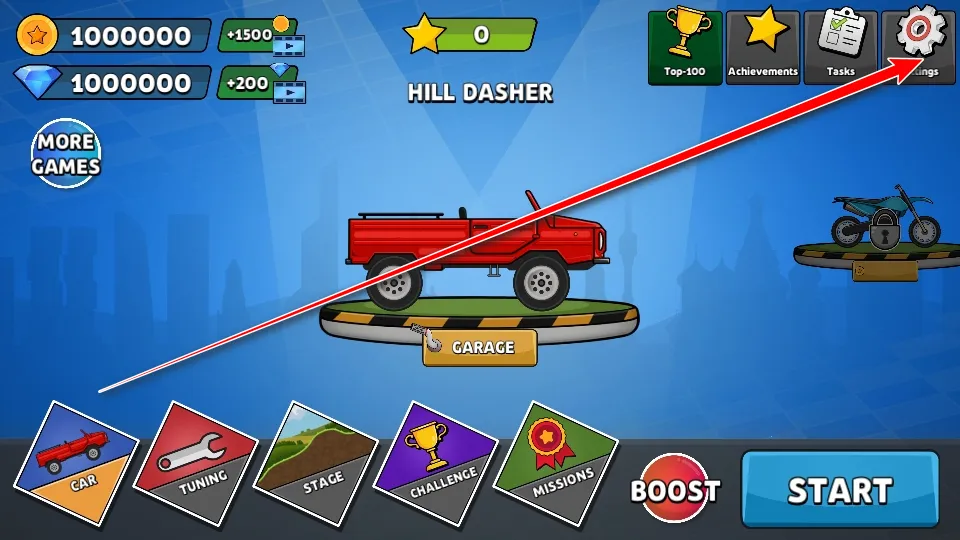The width and height of the screenshot is (960, 540).
Task: Choose the Stage tile
Action: coord(315,463)
